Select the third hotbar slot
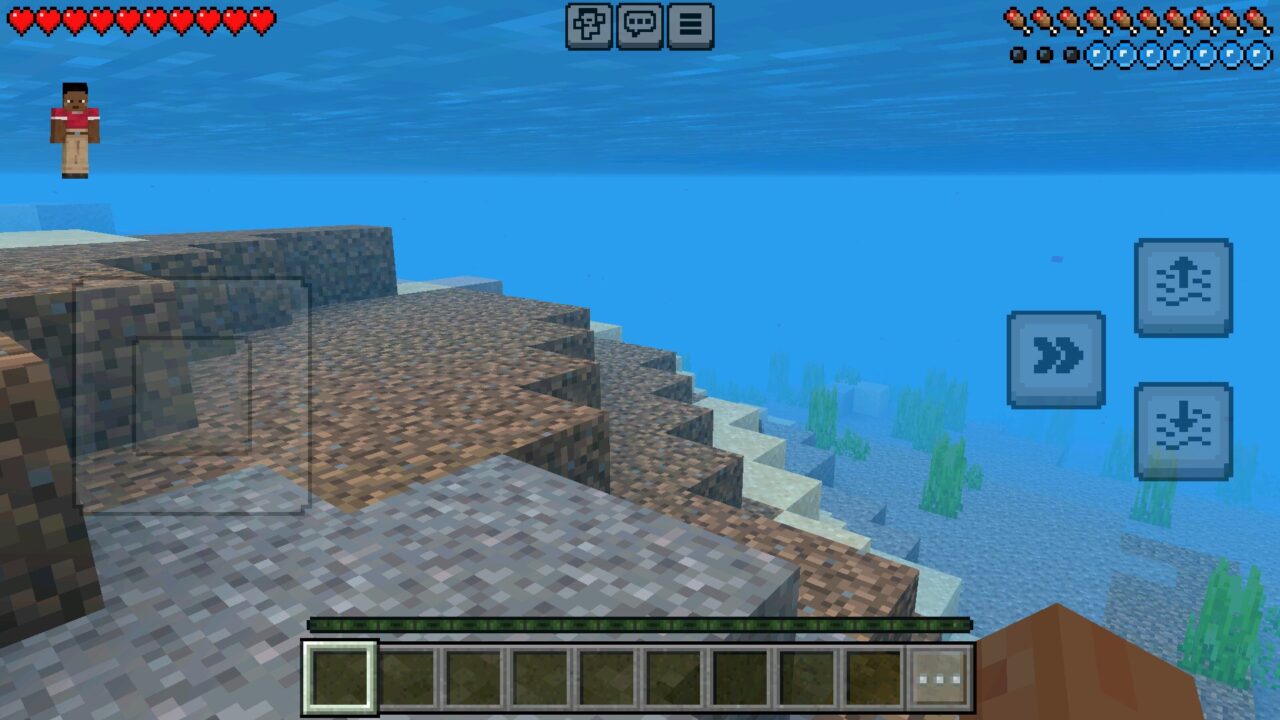Image resolution: width=1280 pixels, height=720 pixels. pos(474,675)
